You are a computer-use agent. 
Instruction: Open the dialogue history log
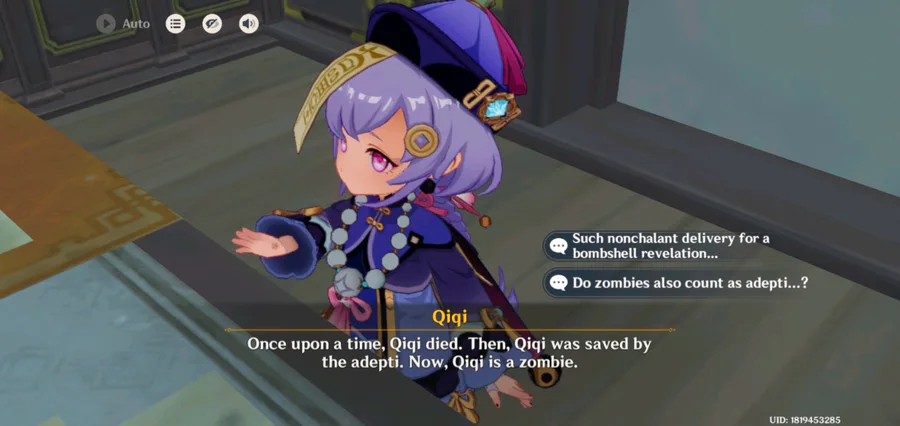point(176,23)
